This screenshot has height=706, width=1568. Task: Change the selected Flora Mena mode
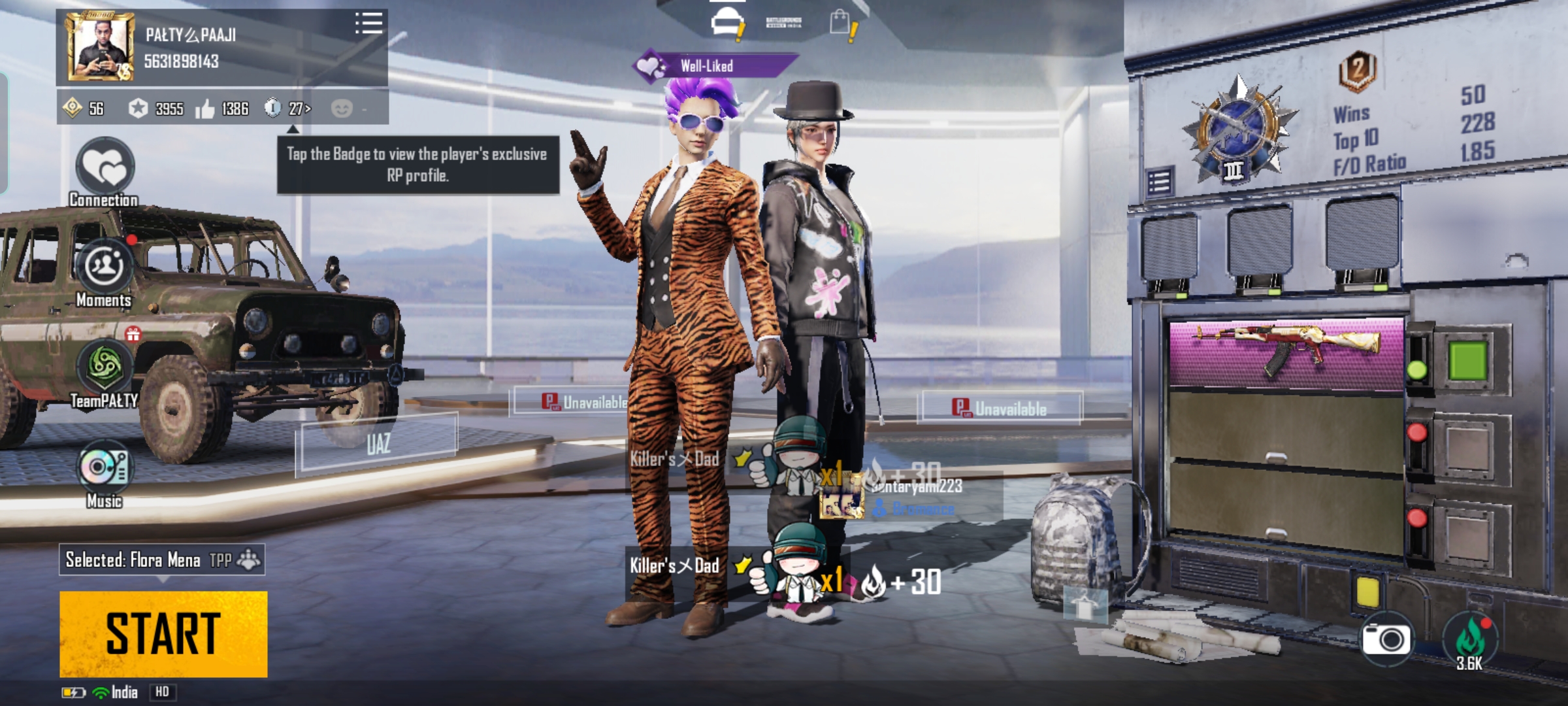coord(162,560)
